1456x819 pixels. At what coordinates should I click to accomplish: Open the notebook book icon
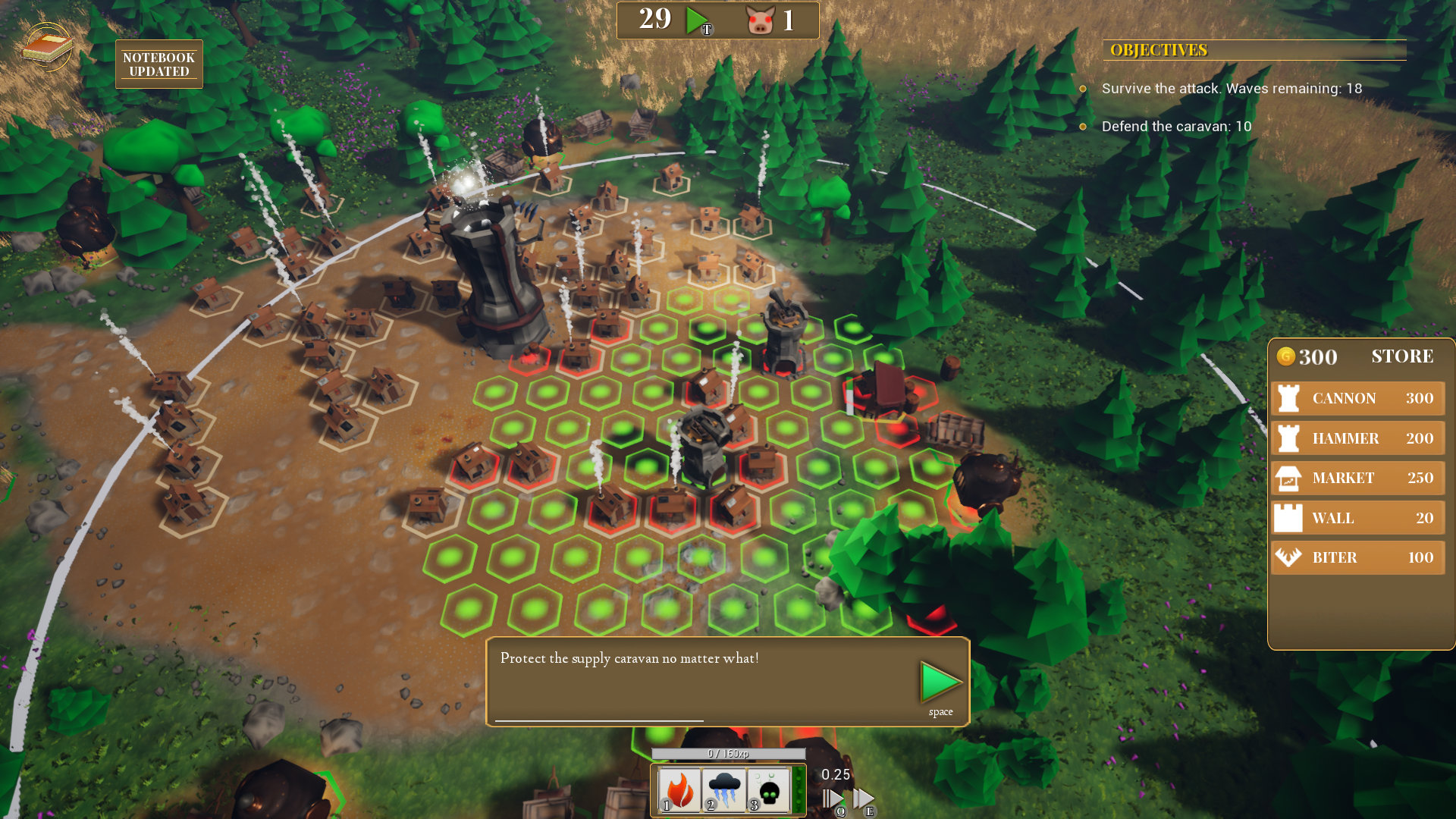(x=47, y=47)
